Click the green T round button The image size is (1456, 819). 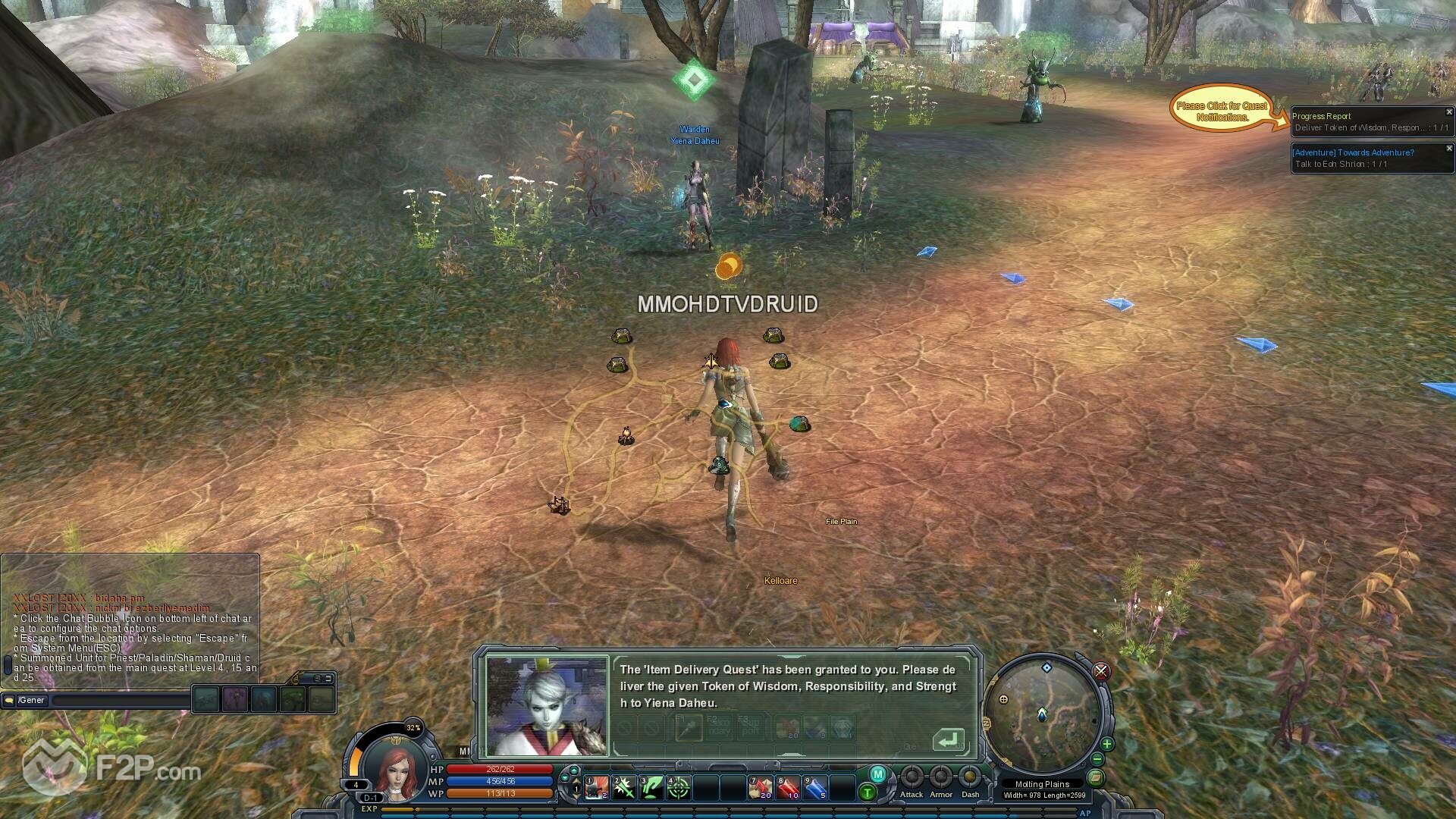click(x=868, y=792)
